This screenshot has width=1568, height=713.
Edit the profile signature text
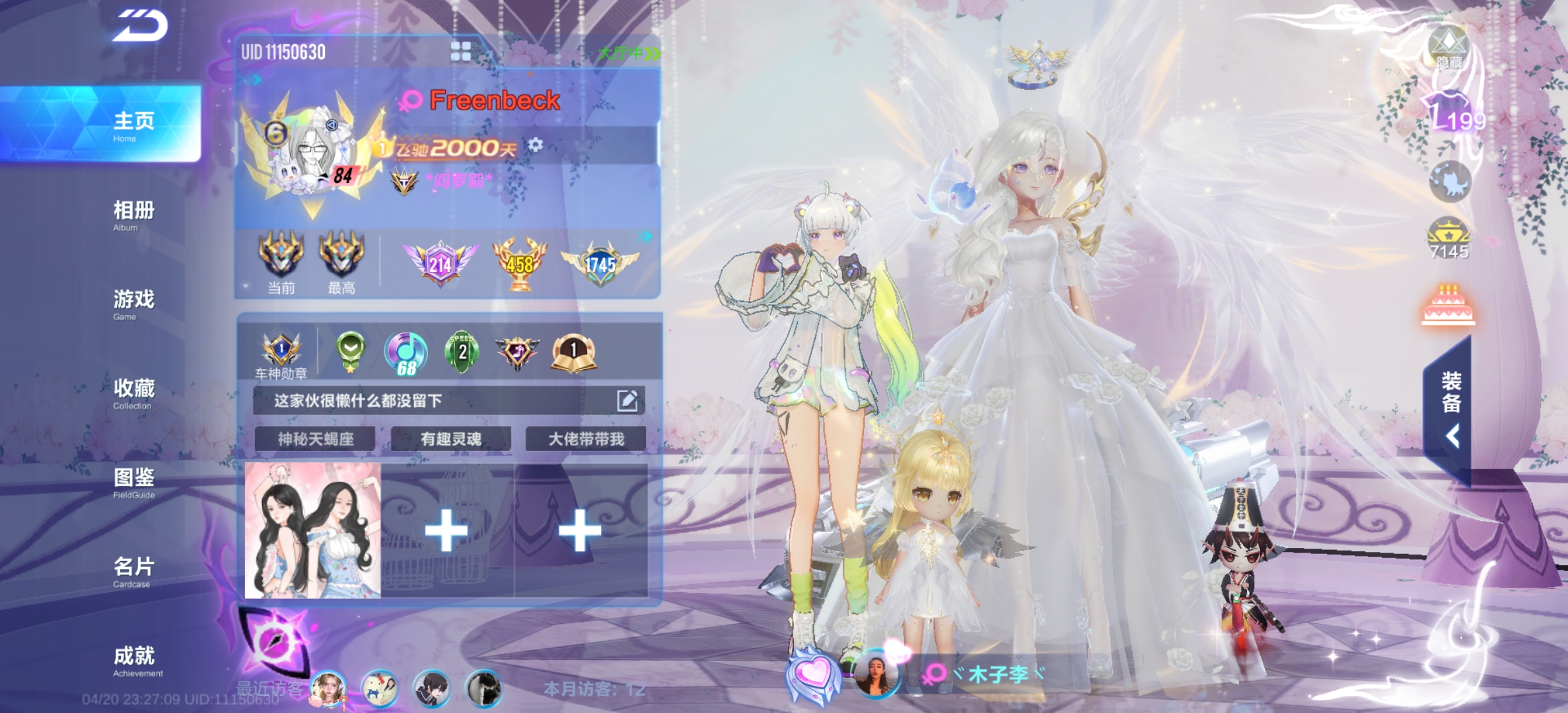[627, 401]
